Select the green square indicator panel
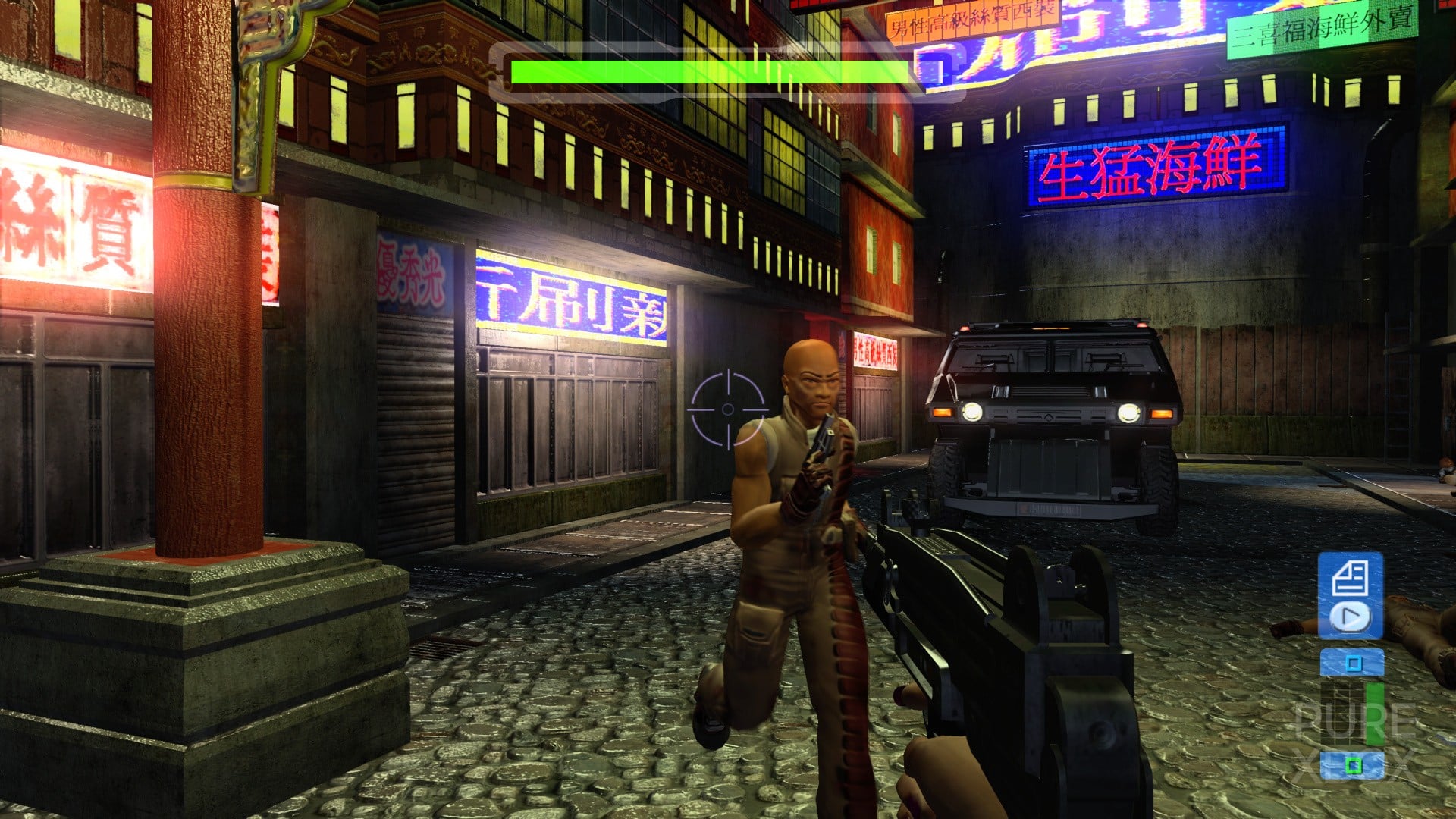1456x819 pixels. coord(1352,764)
